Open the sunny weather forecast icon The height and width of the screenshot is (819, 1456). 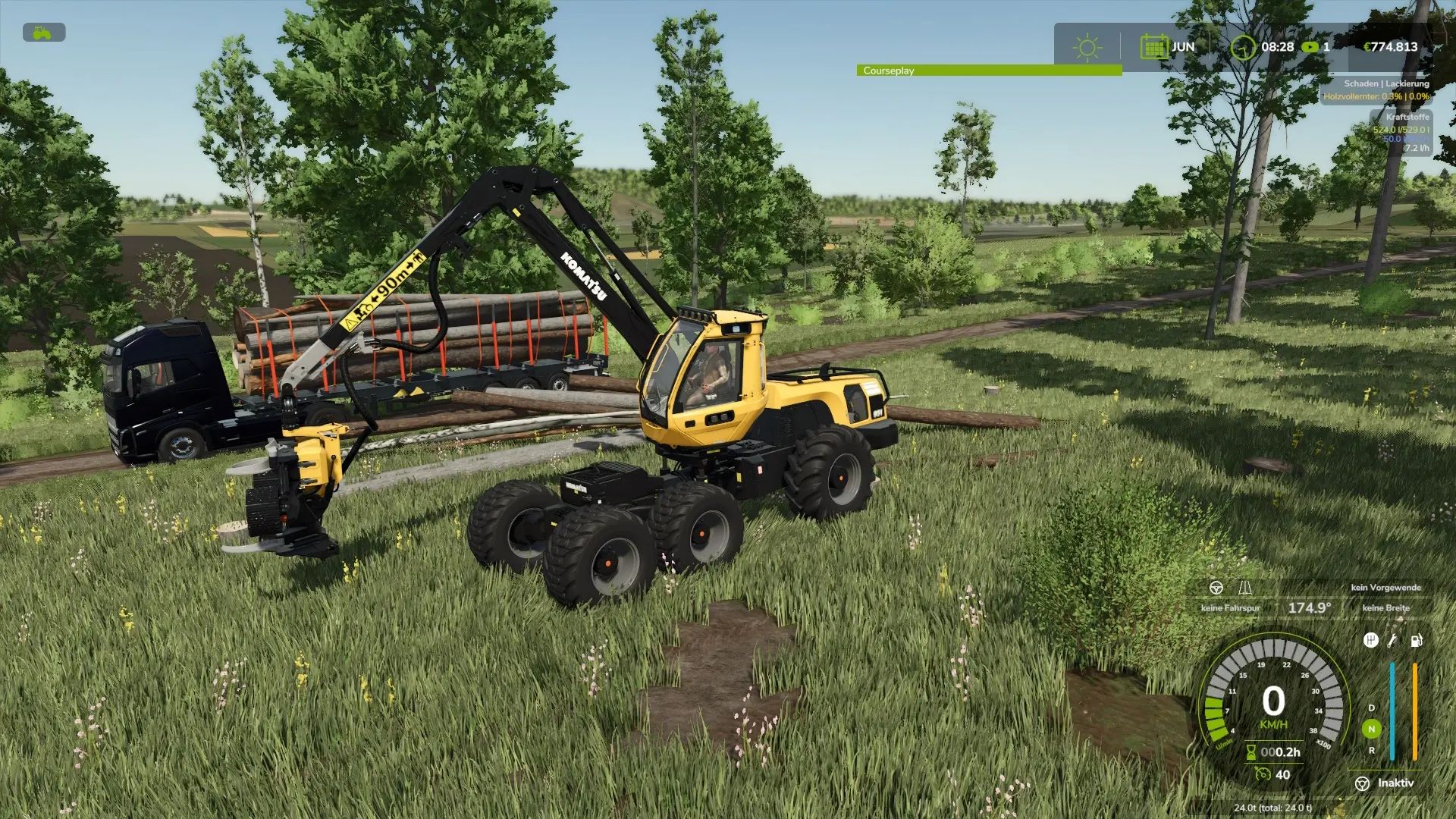pos(1087,47)
